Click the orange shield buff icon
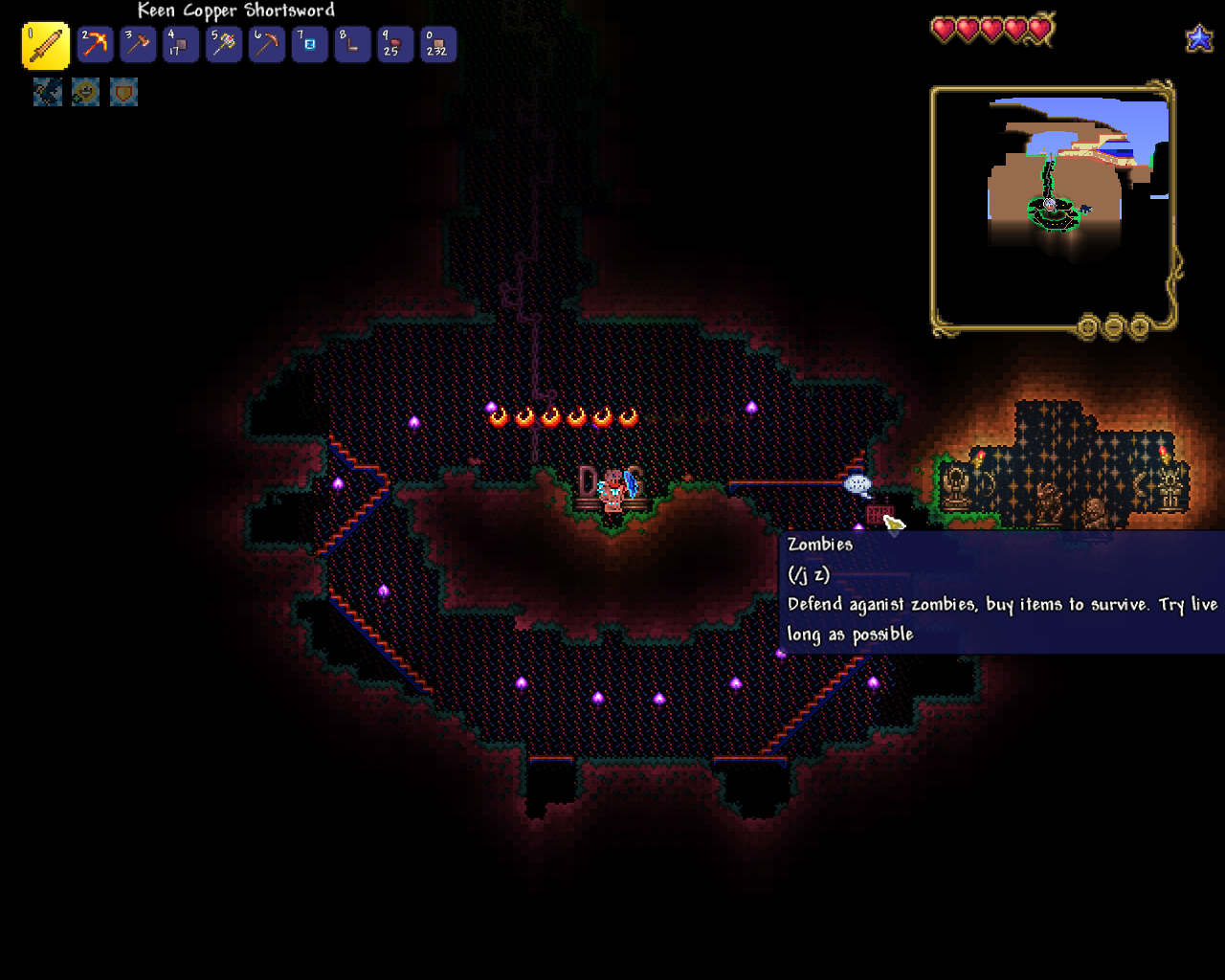The image size is (1225, 980). [123, 92]
